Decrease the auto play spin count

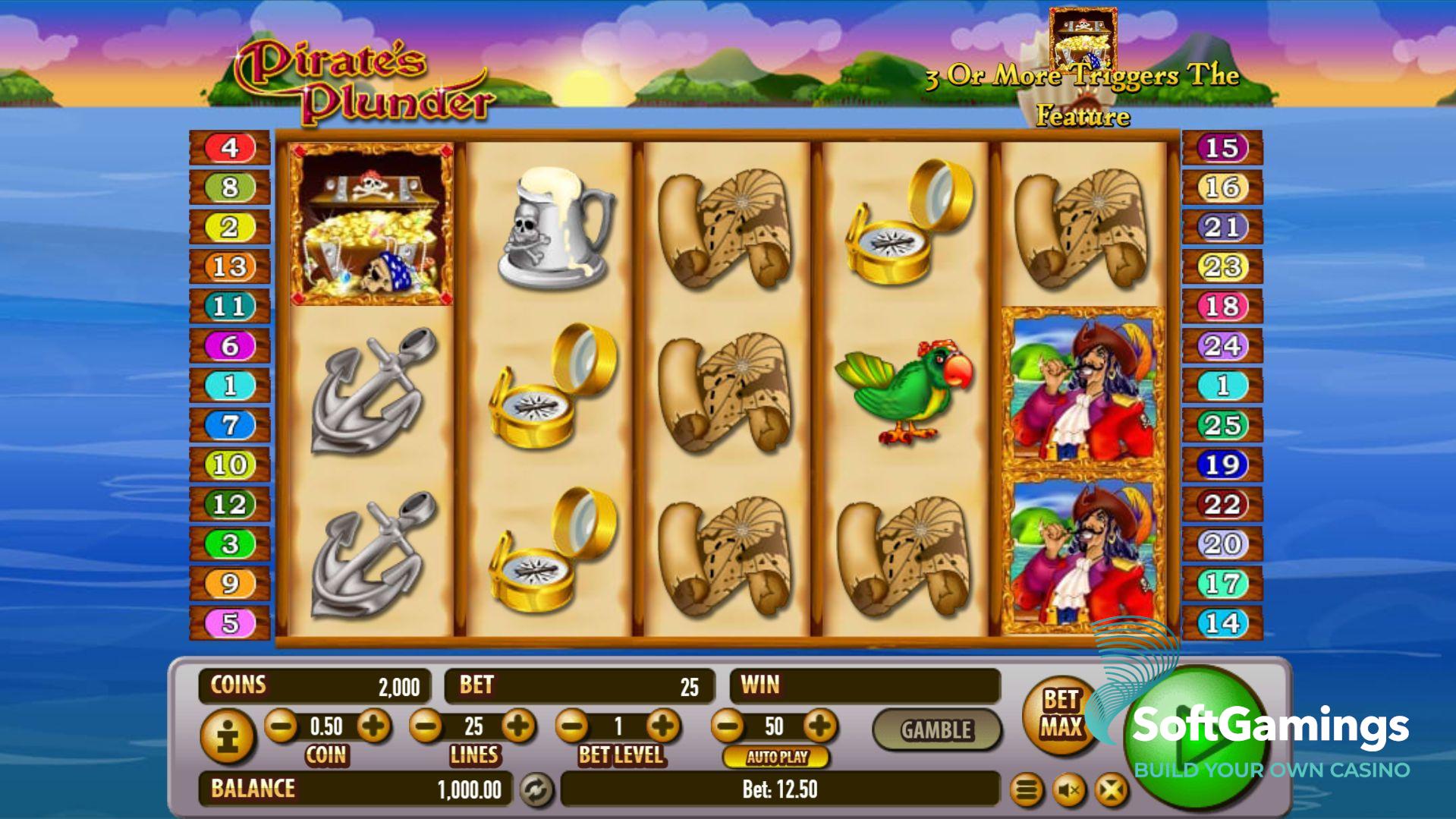pyautogui.click(x=728, y=726)
